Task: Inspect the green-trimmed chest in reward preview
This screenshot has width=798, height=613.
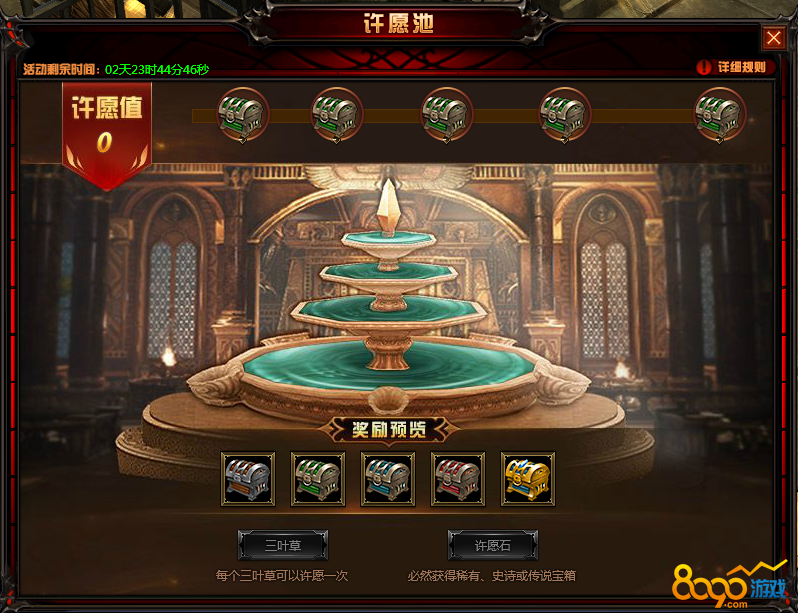Action: [318, 479]
